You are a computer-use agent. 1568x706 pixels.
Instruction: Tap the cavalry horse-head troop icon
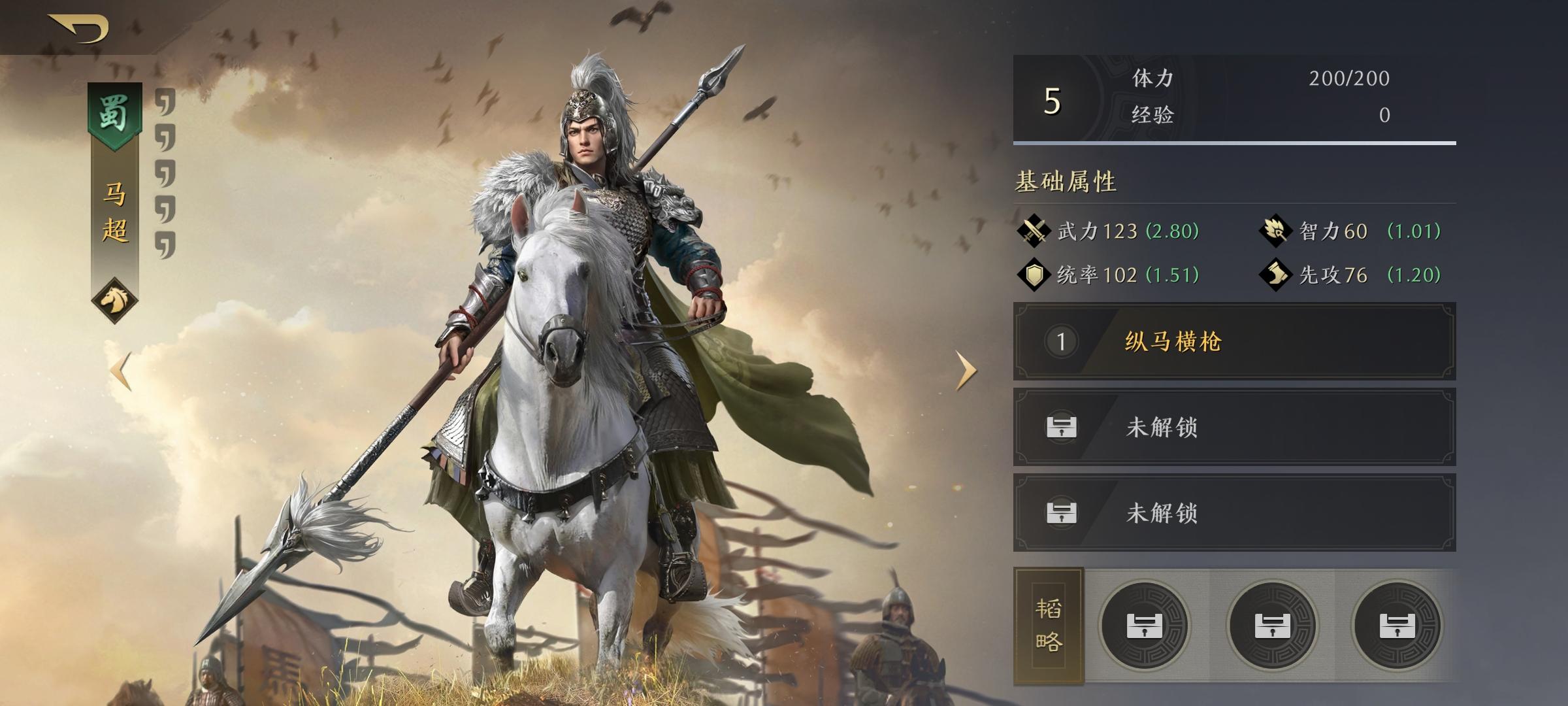(114, 300)
